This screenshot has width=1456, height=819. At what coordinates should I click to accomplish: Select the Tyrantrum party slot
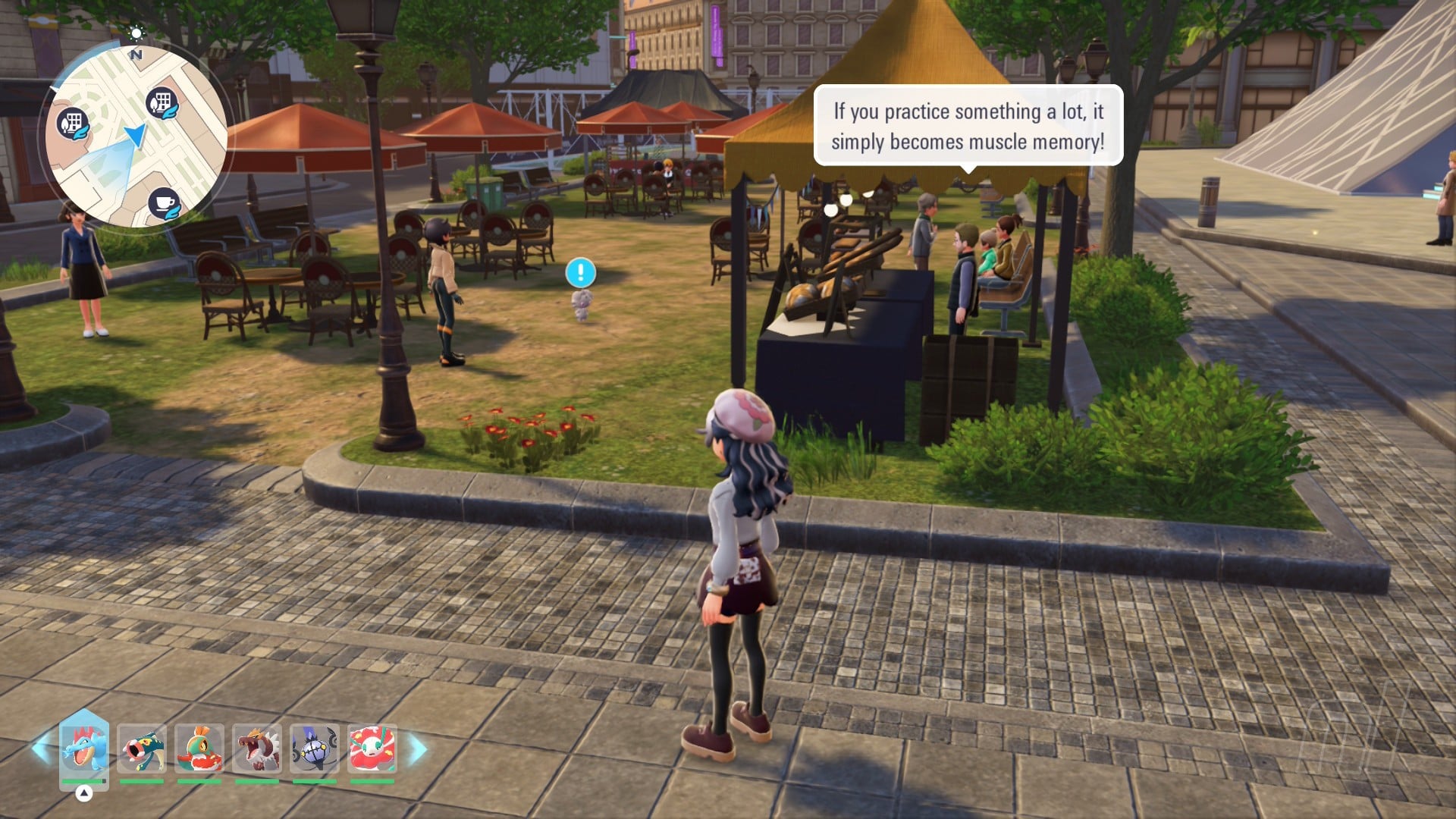coord(257,748)
